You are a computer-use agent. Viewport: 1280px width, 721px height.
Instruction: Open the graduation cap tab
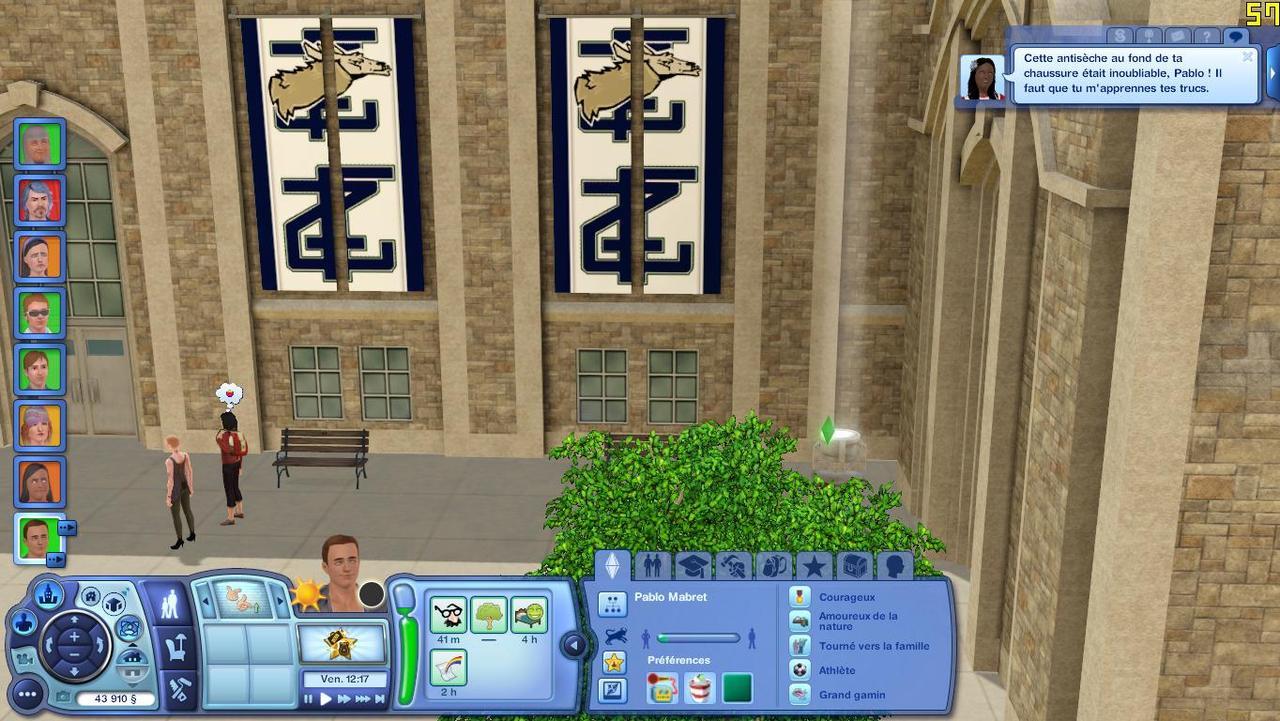tap(692, 566)
